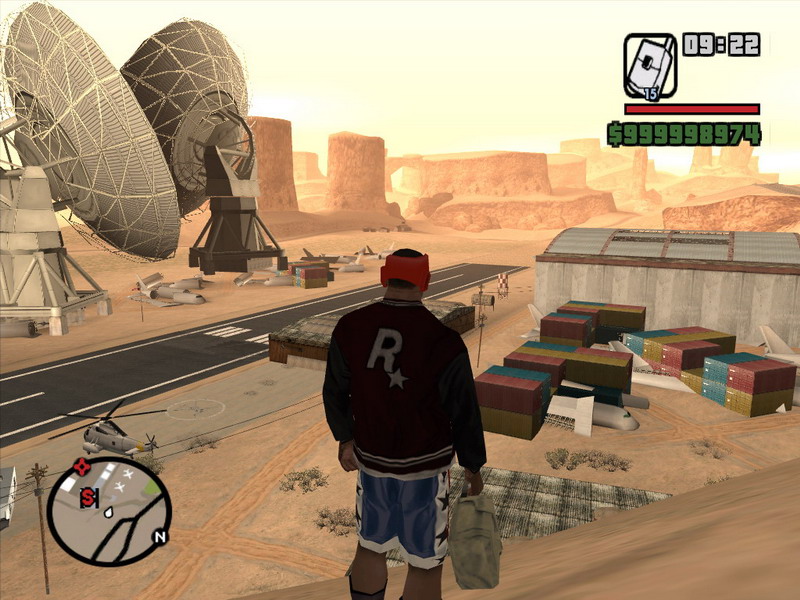
Task: Click the N north indicator on radar
Action: tap(158, 536)
